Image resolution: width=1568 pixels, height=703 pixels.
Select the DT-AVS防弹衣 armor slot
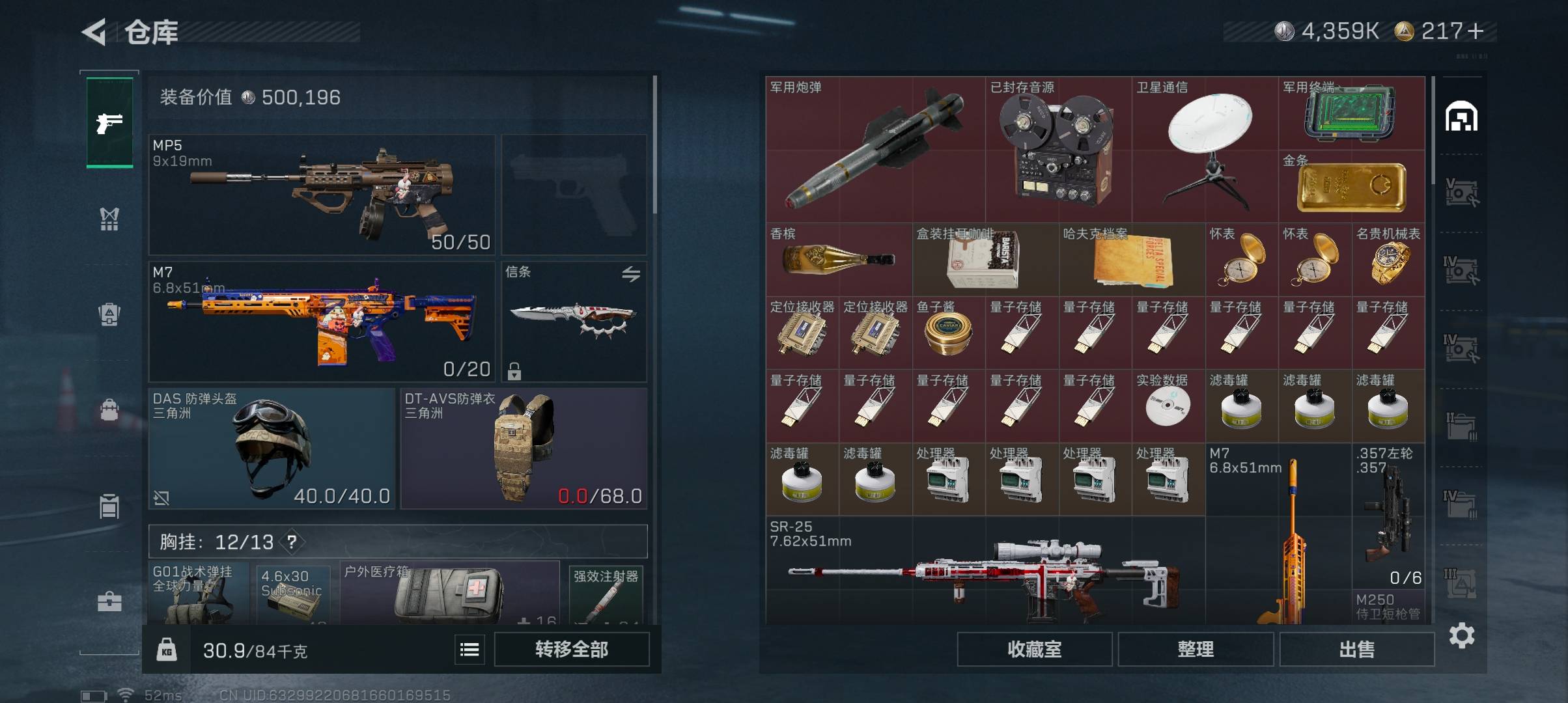point(524,448)
